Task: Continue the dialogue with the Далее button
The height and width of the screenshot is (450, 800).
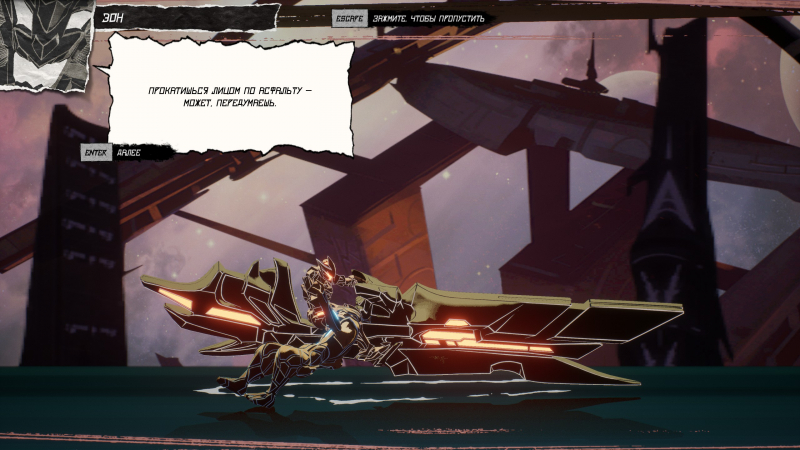Action: [128, 153]
